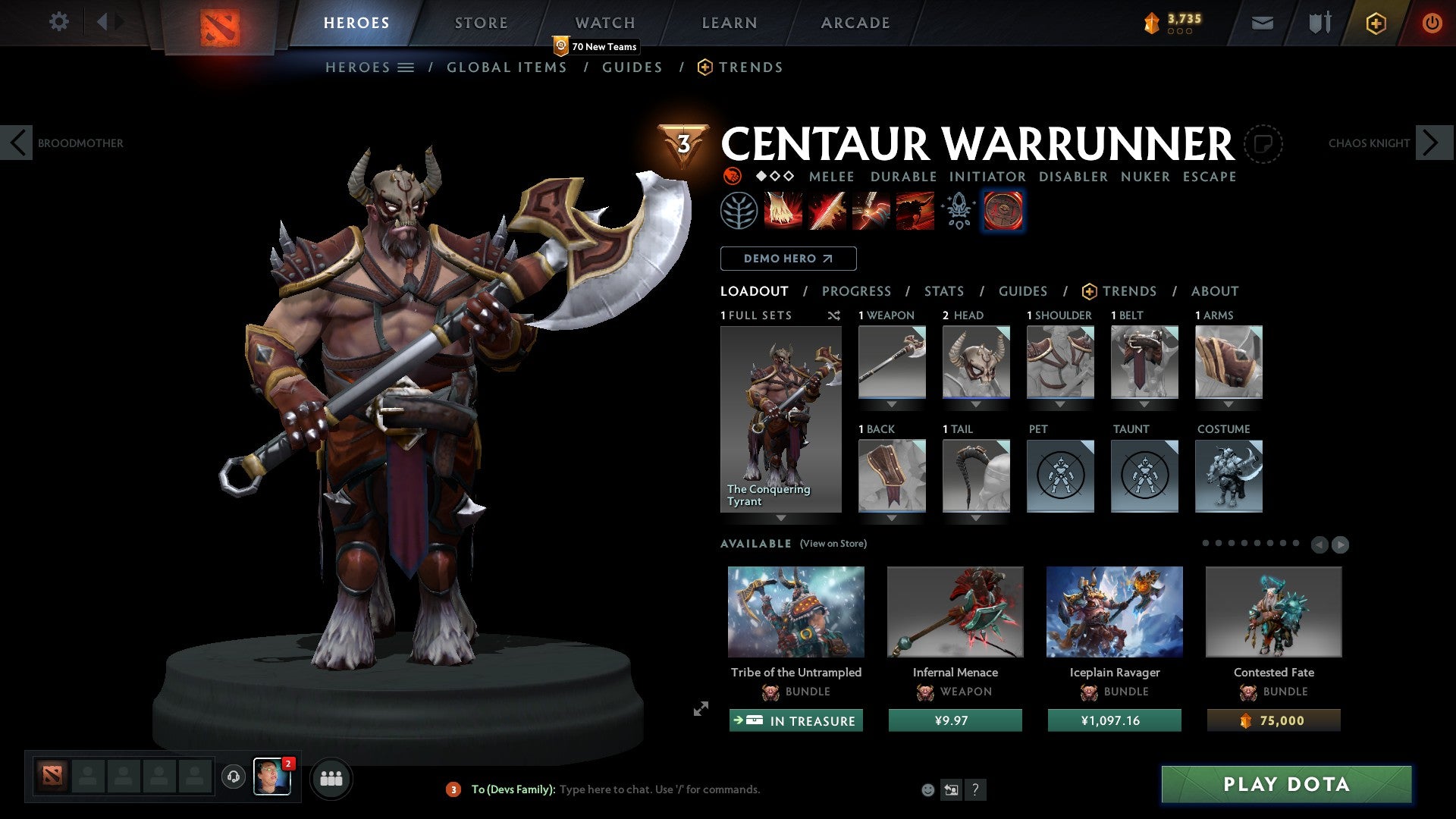
Task: Open the ARCADE menu item
Action: (x=855, y=22)
